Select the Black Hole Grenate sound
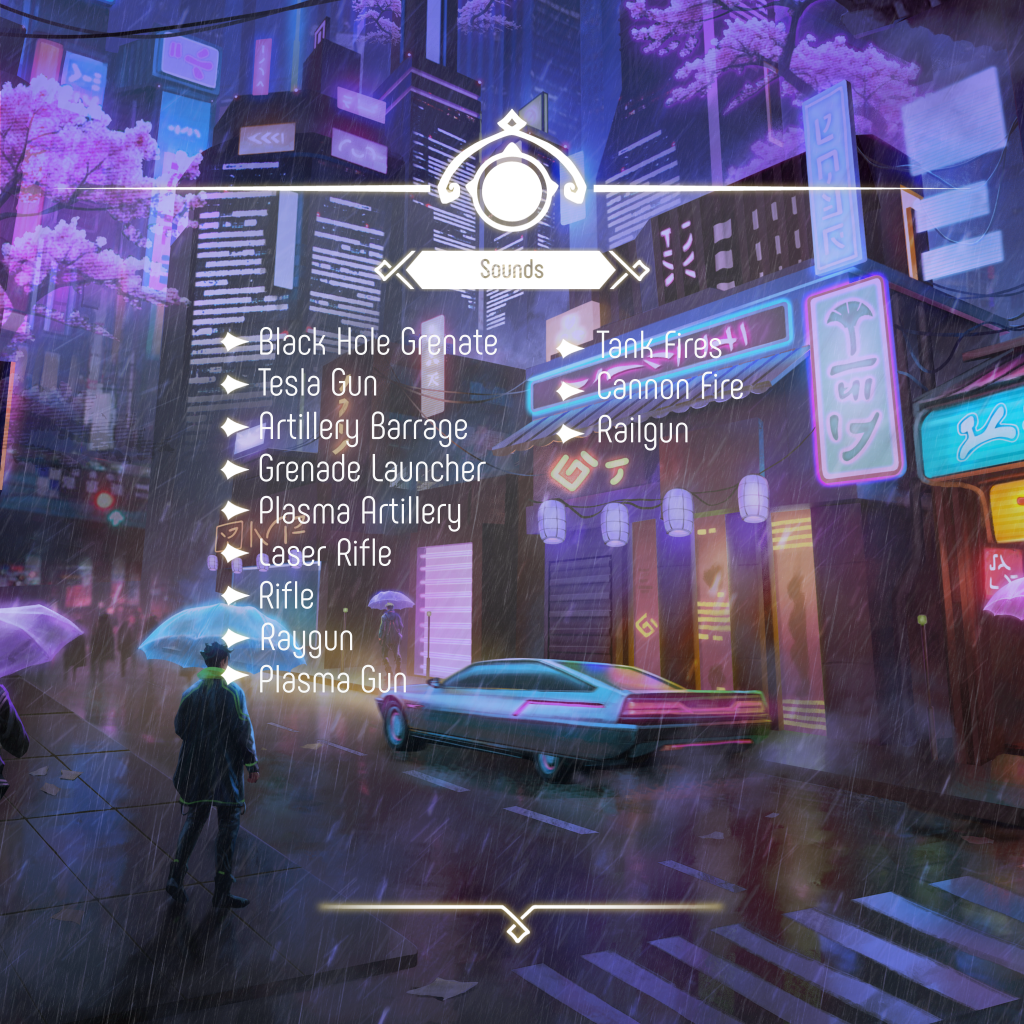 [377, 343]
